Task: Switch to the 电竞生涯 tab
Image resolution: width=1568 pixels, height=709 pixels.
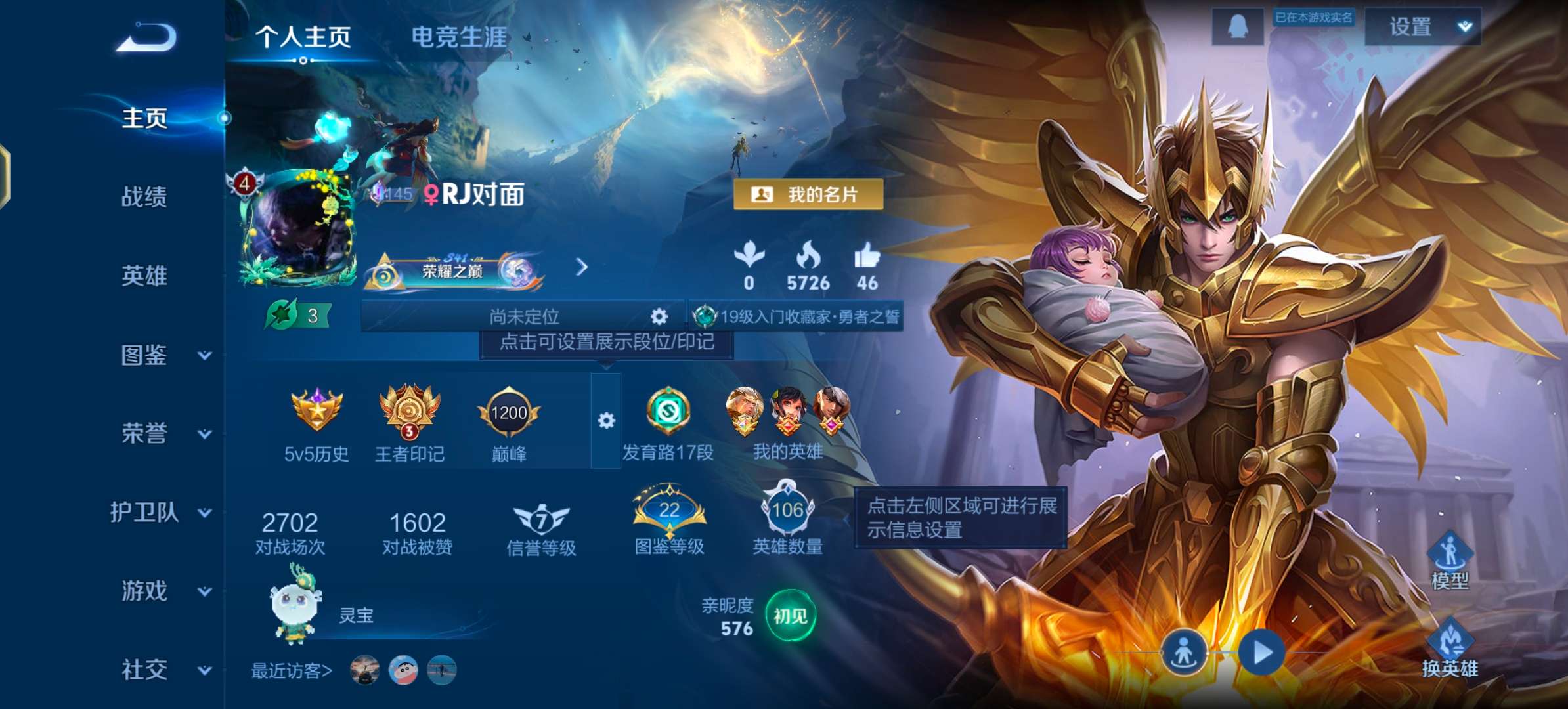Action: pyautogui.click(x=458, y=38)
